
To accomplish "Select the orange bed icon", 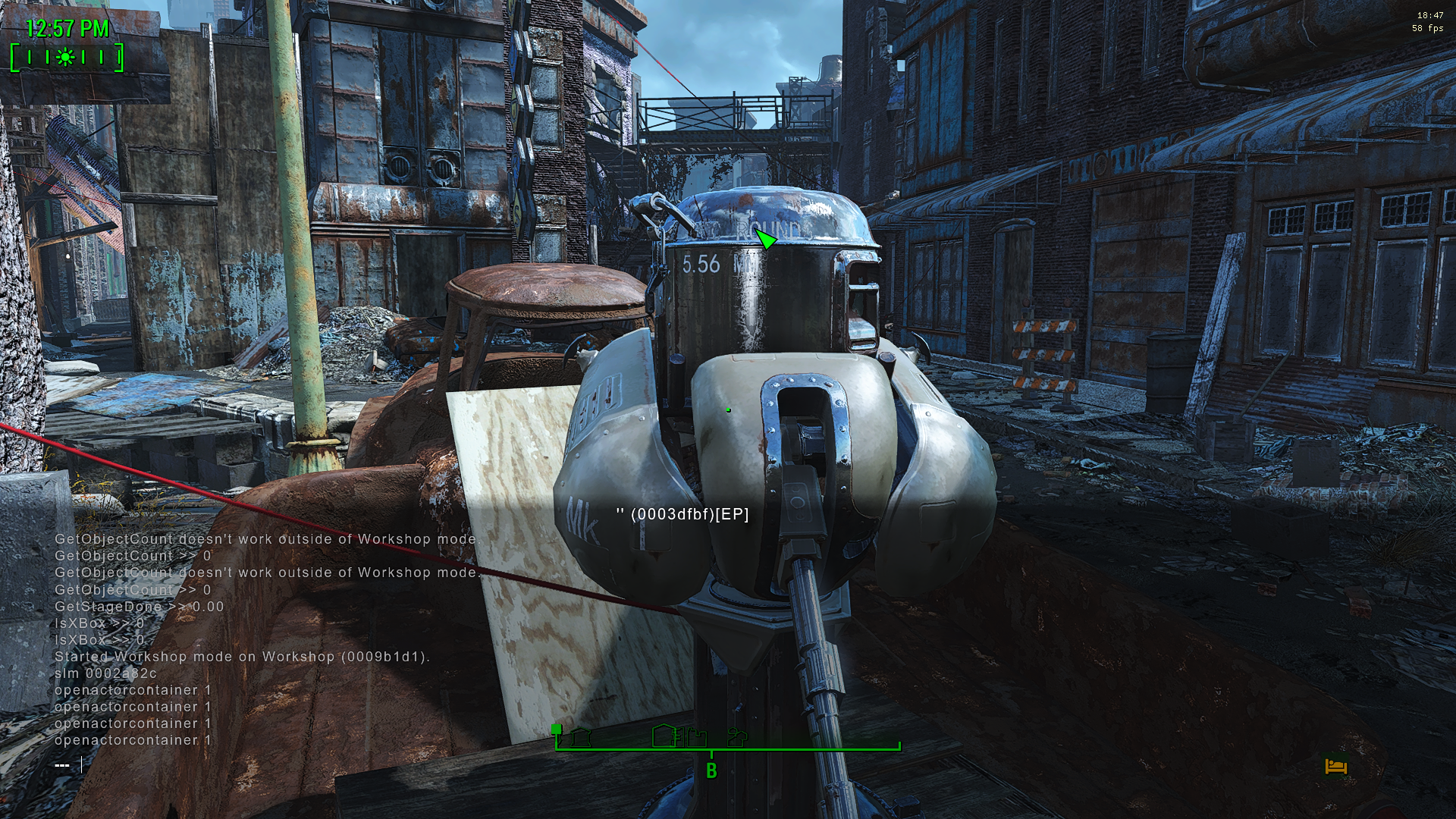I will tap(1335, 767).
